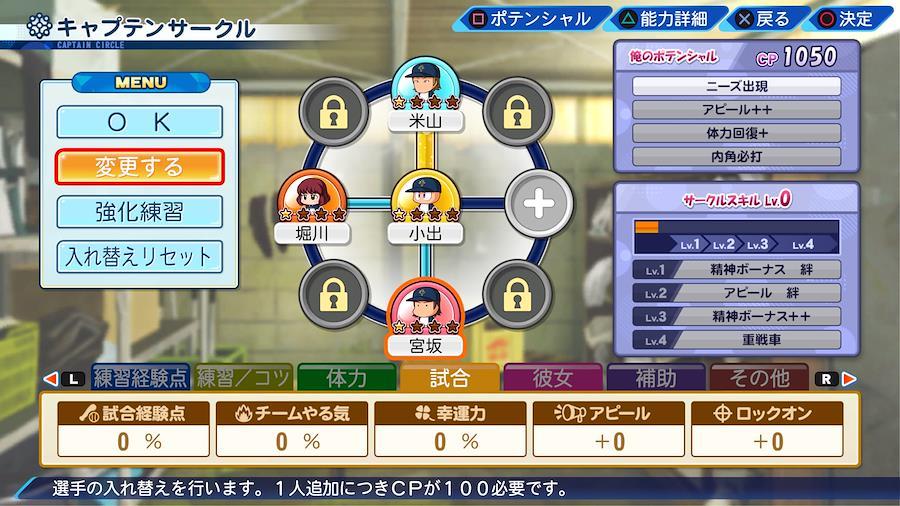
Task: Pick the 堀川 character slot
Action: pyautogui.click(x=313, y=208)
